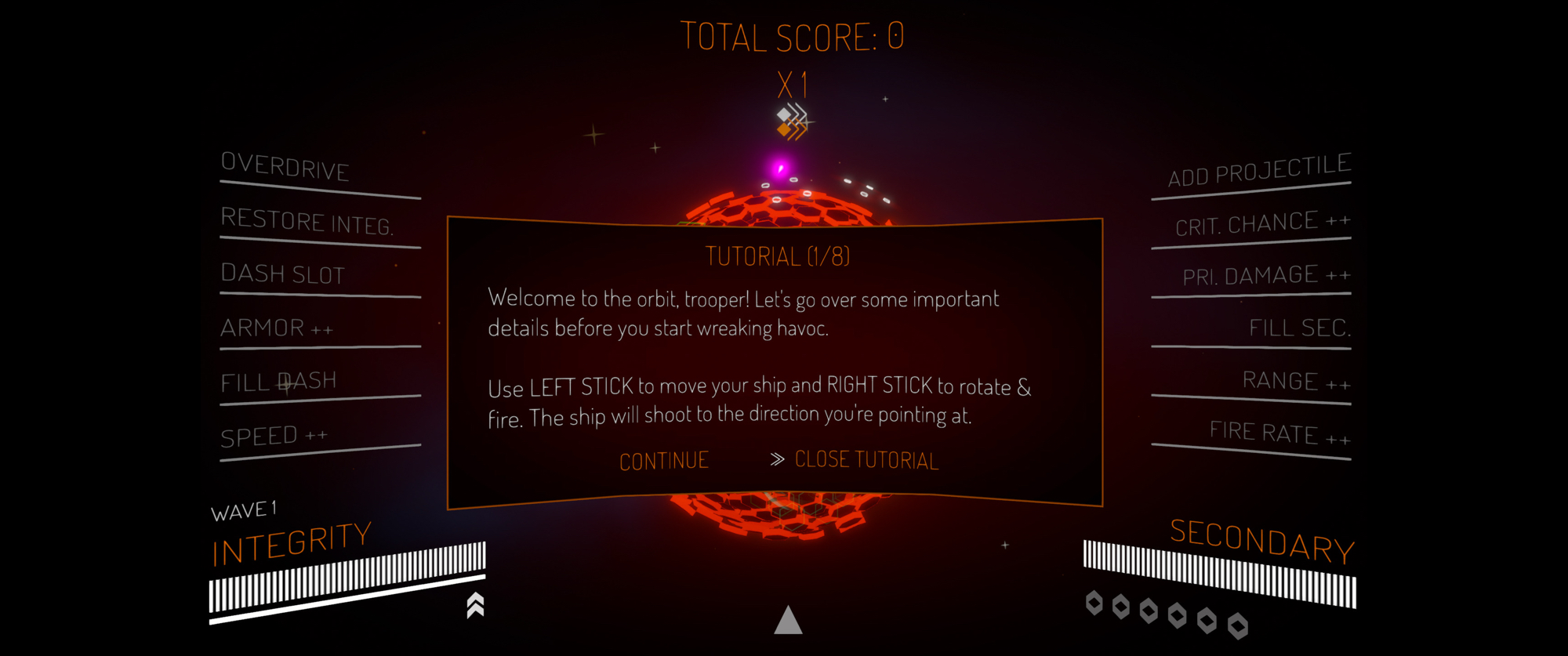Pick the Dash Slot upgrade

[283, 274]
